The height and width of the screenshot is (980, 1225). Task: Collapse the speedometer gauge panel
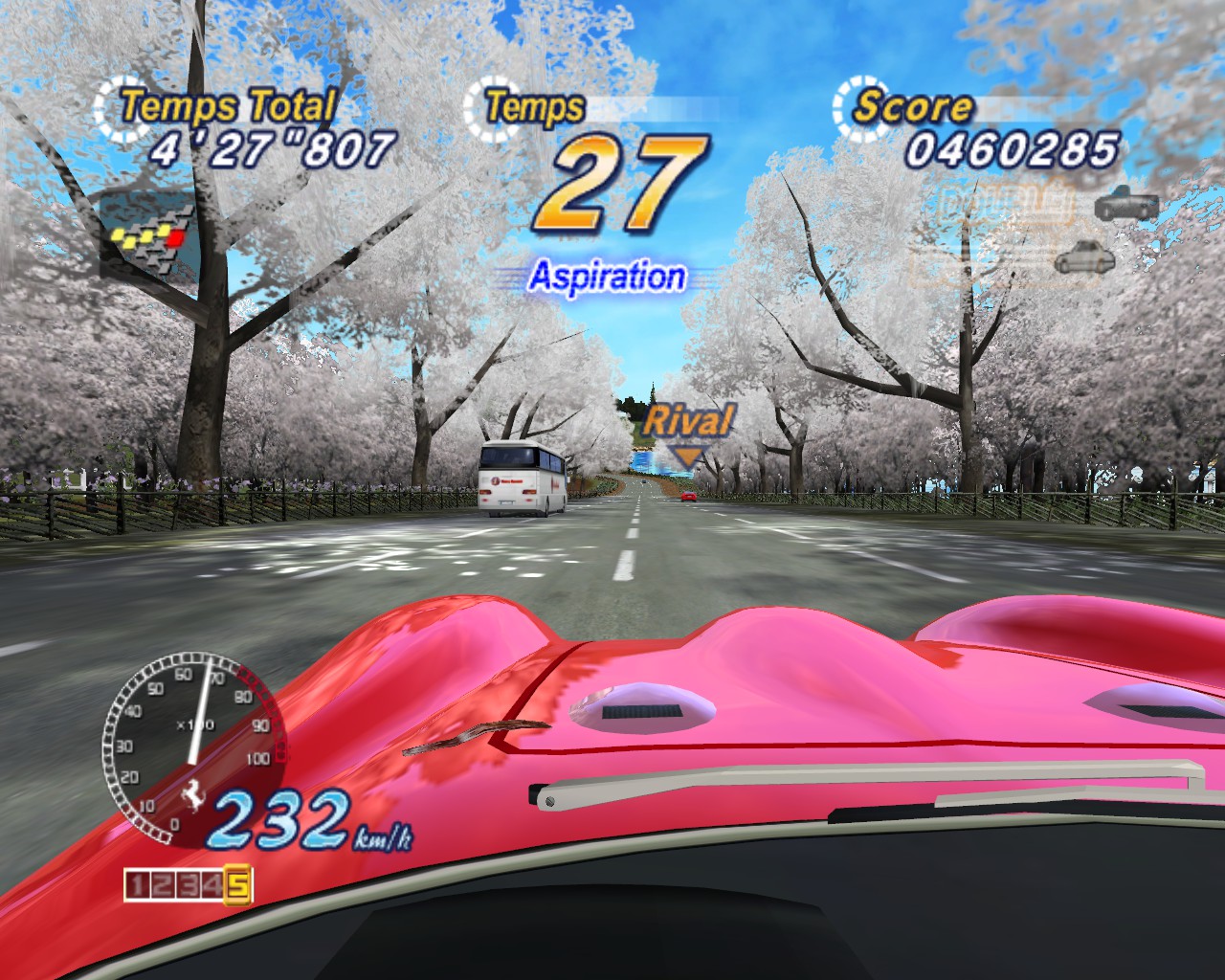coord(191,746)
